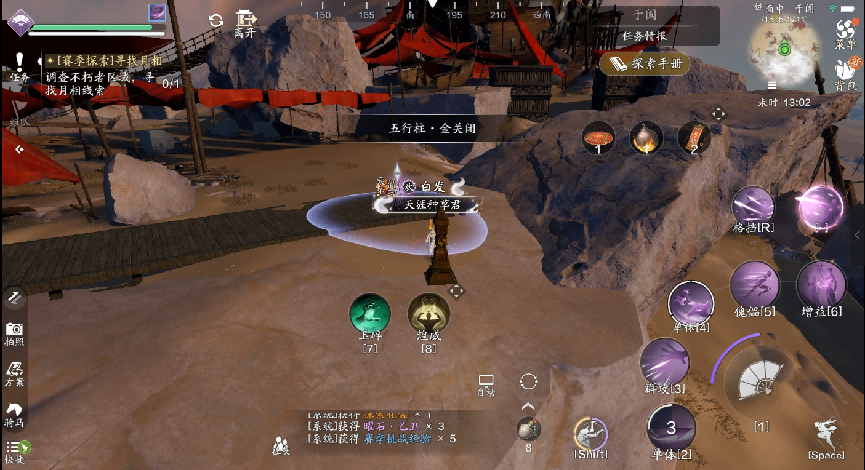This screenshot has height=470, width=865.
Task: Use the 增益 buff skill labeled [6]
Action: point(821,284)
